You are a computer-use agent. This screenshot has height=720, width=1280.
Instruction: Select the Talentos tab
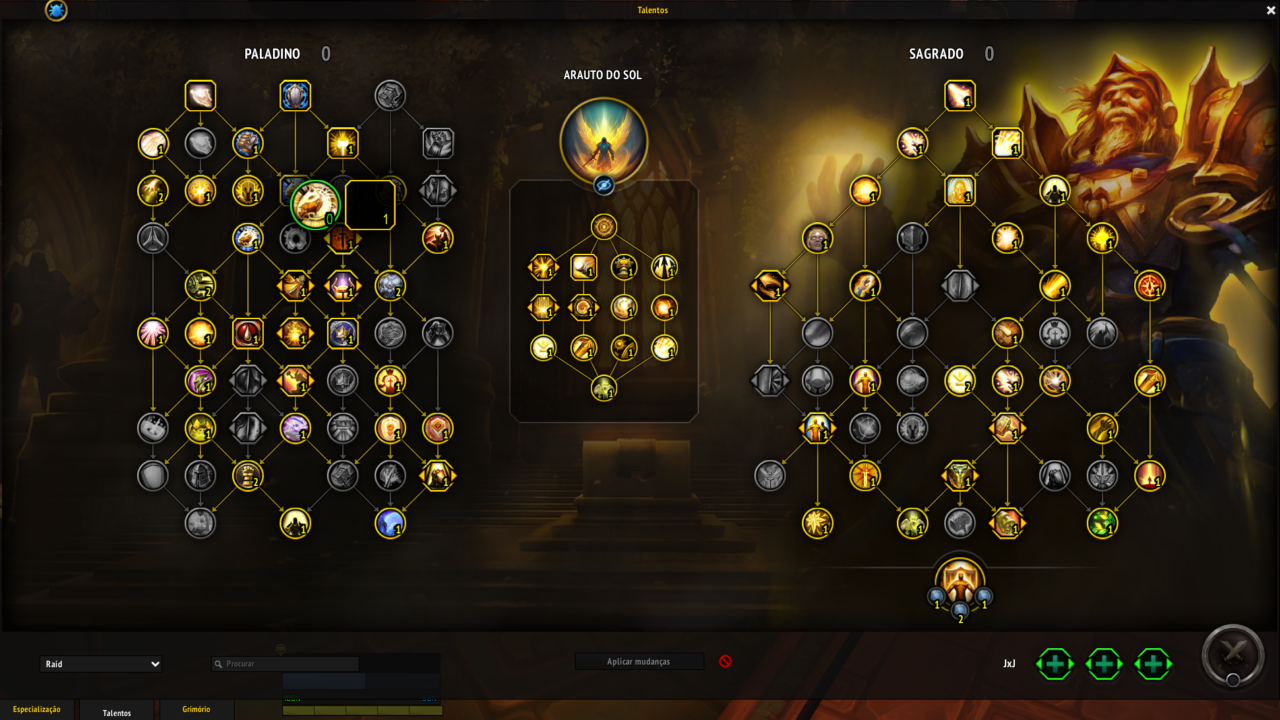[x=117, y=712]
